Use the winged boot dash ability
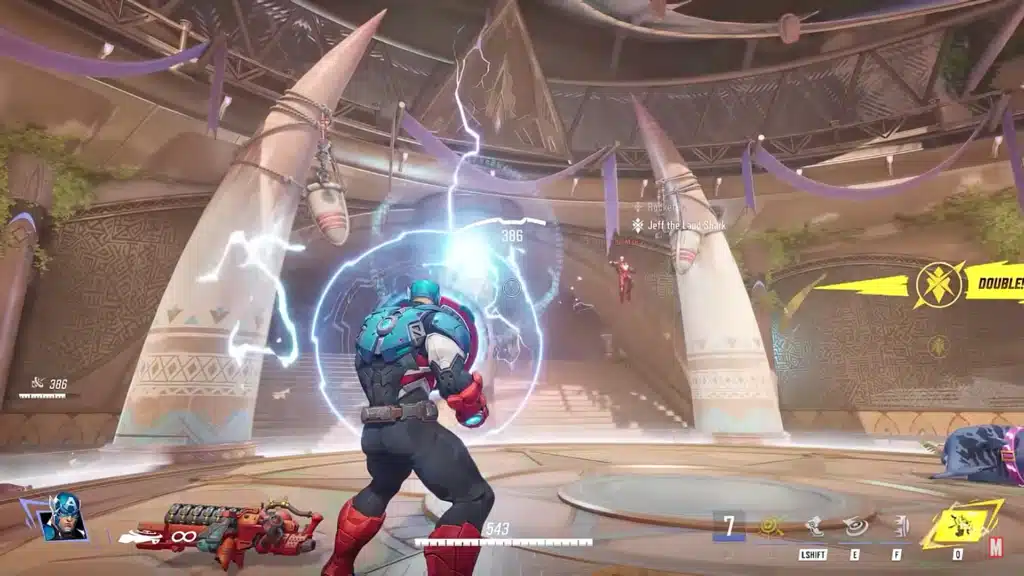The width and height of the screenshot is (1024, 576). point(815,524)
